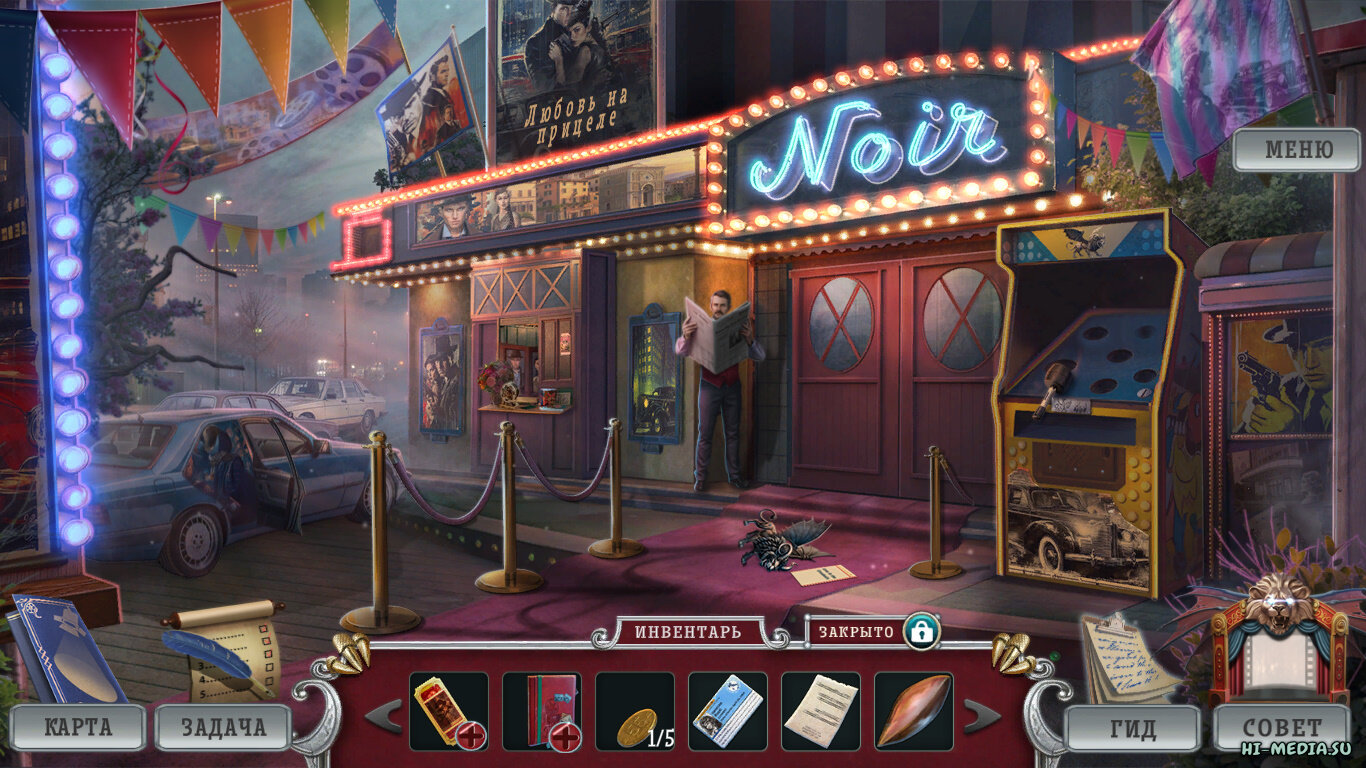This screenshot has width=1366, height=768.
Task: Open the МЕНЮ button
Action: [1298, 150]
